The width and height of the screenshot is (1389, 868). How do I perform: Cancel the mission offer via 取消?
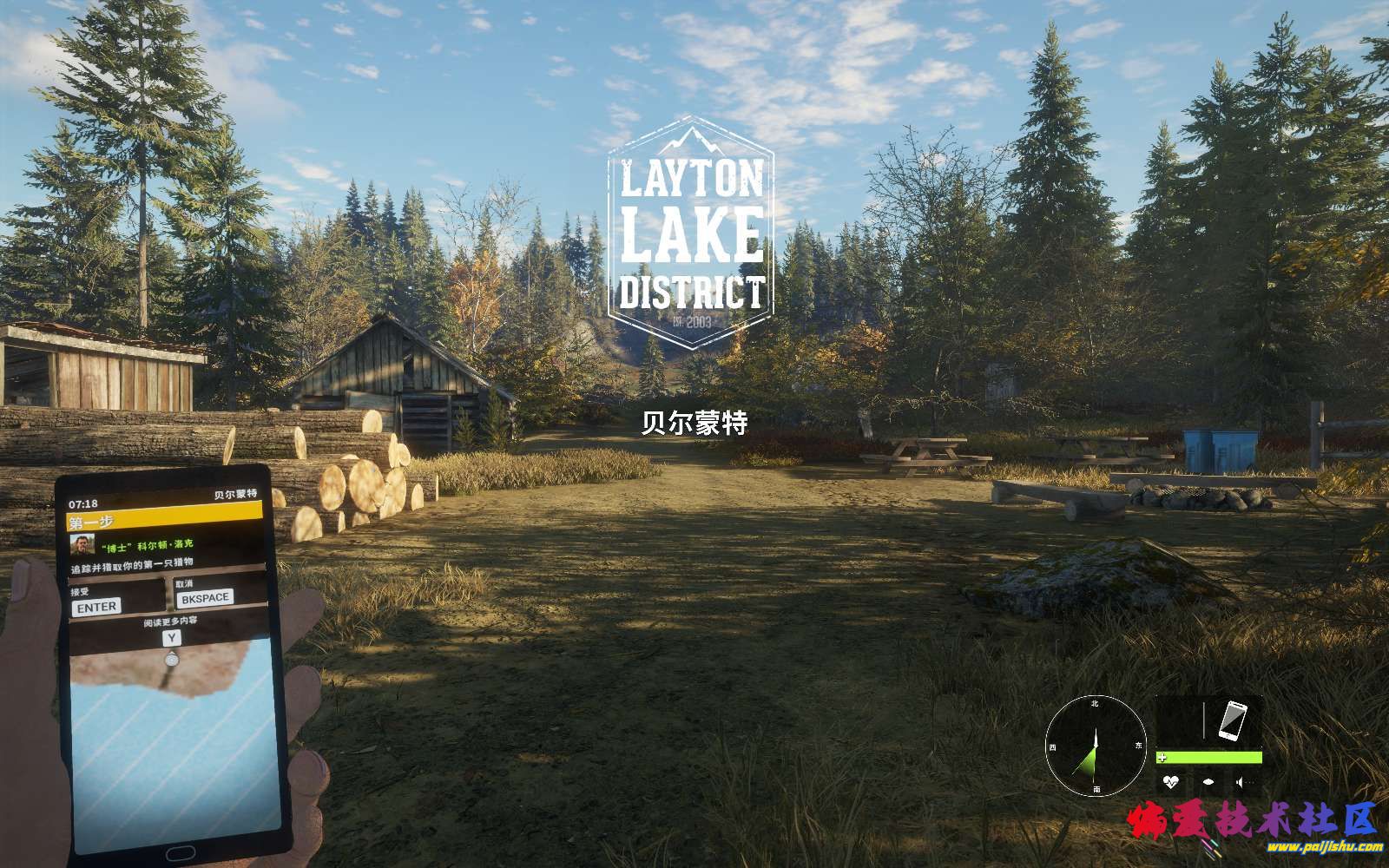205,597
